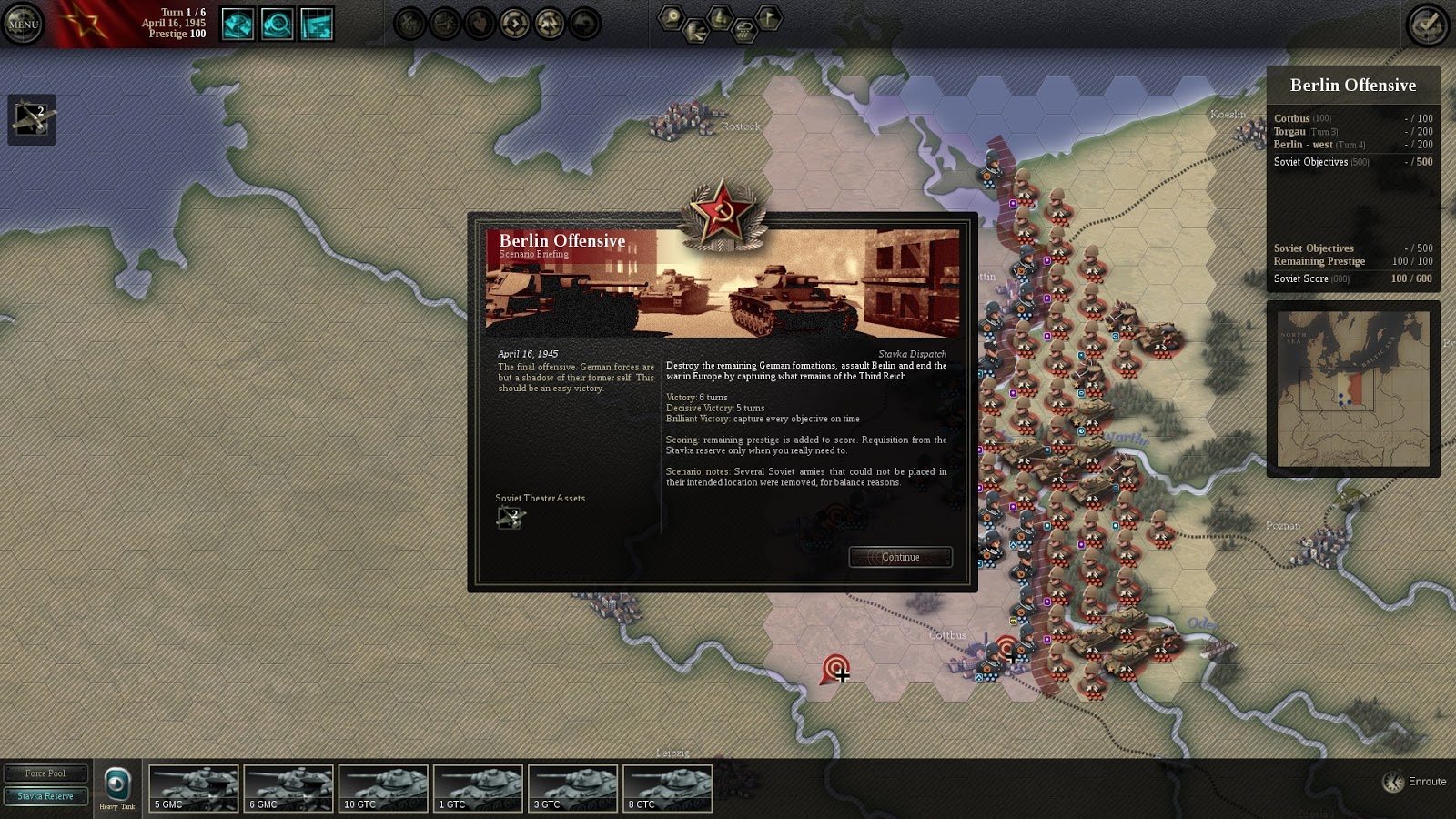Click the end turn checkmark button
Image resolution: width=1456 pixels, height=819 pixels.
1428,24
